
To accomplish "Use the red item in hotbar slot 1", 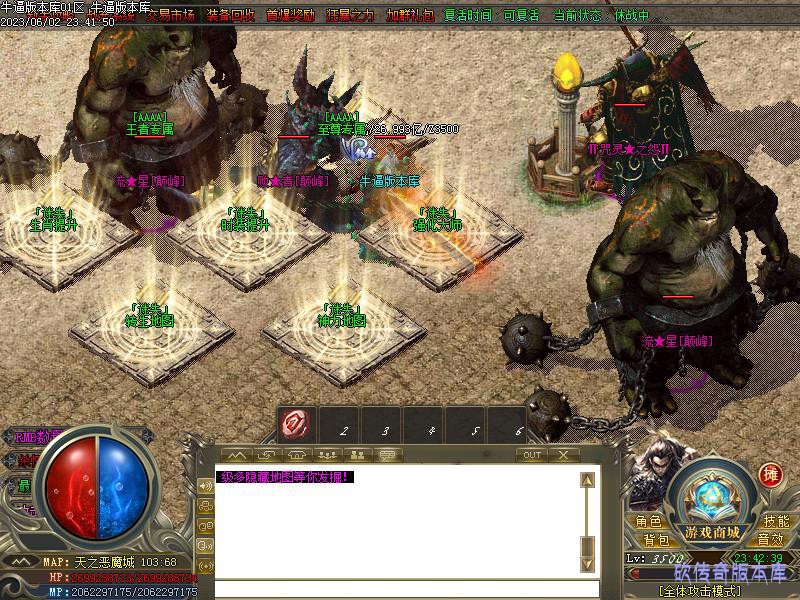I will click(x=295, y=424).
